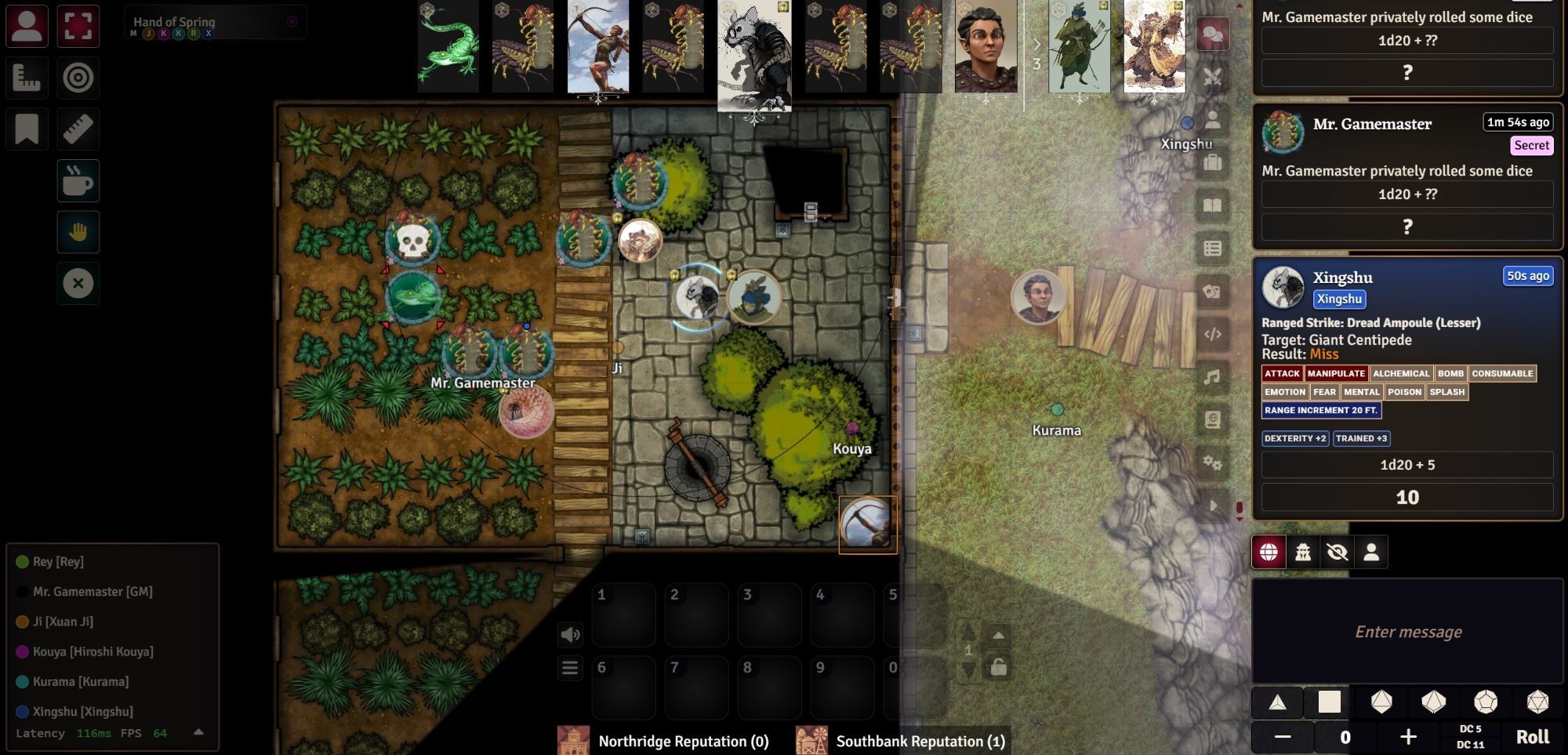This screenshot has height=755, width=1568.
Task: Open the bookmark journal notes tool
Action: click(x=27, y=129)
